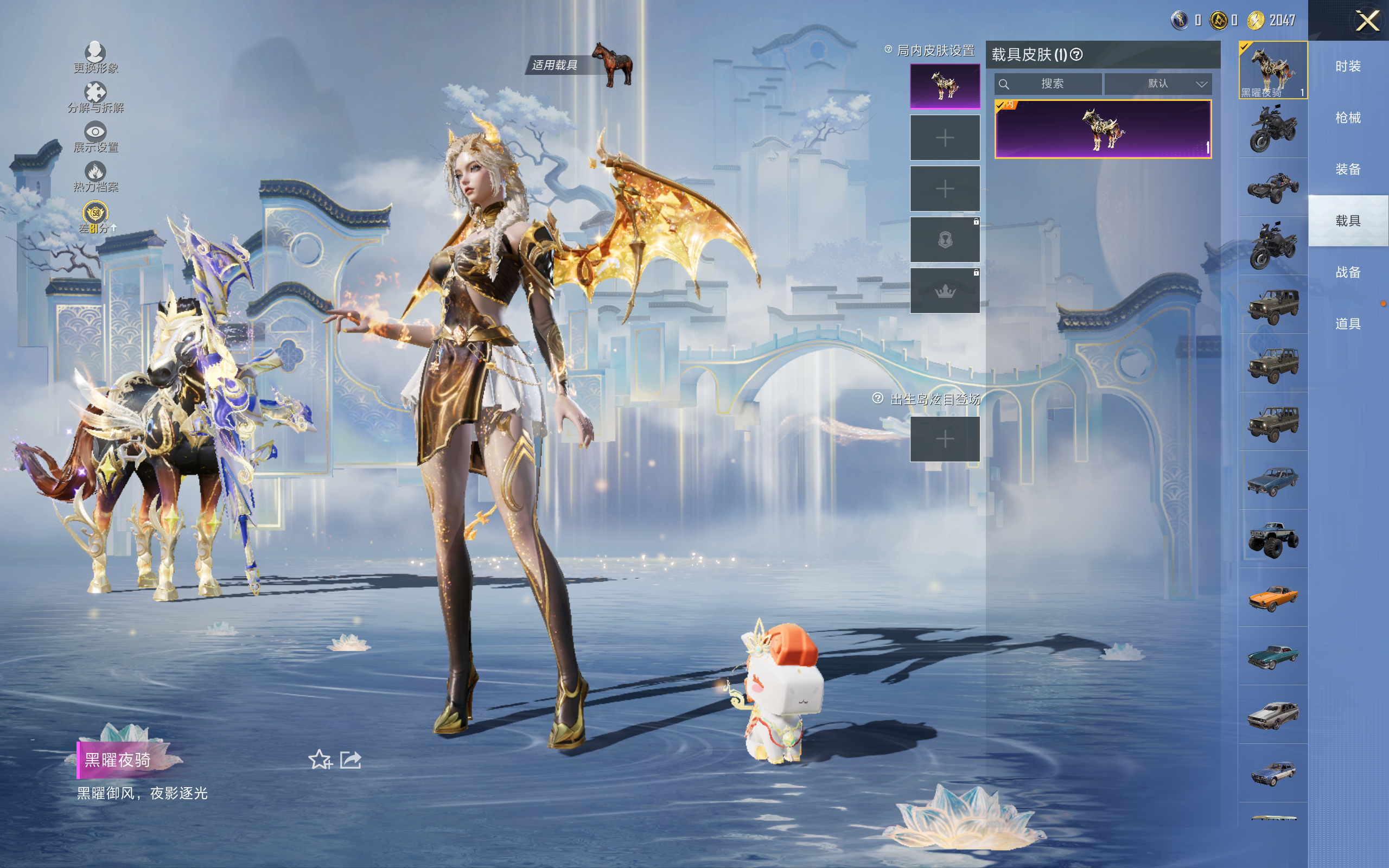Switch to the 时装 tab
The width and height of the screenshot is (1389, 868).
[1348, 67]
